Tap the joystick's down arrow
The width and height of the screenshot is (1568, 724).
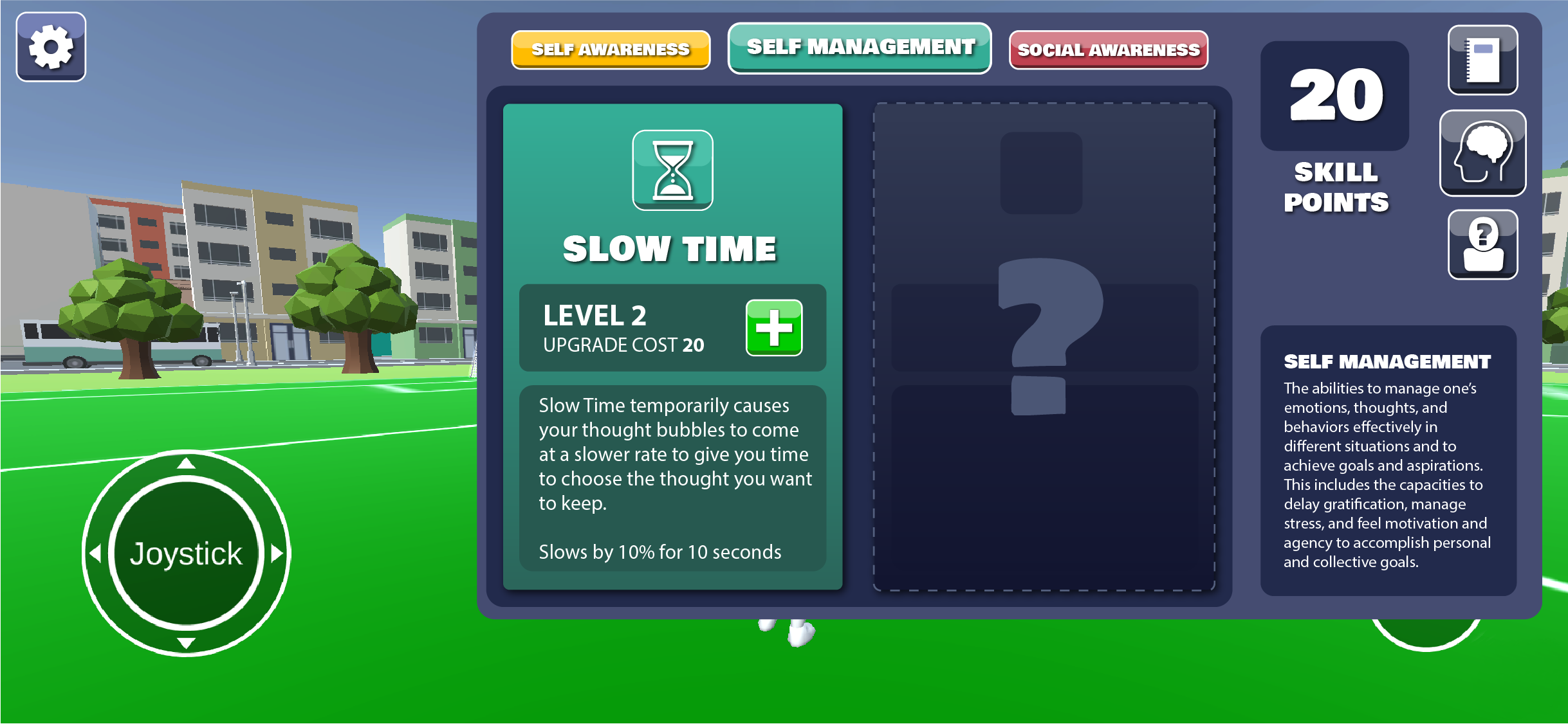point(186,643)
